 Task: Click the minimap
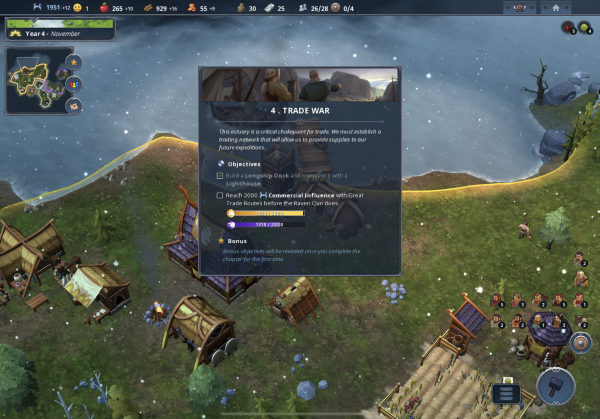pyautogui.click(x=37, y=76)
